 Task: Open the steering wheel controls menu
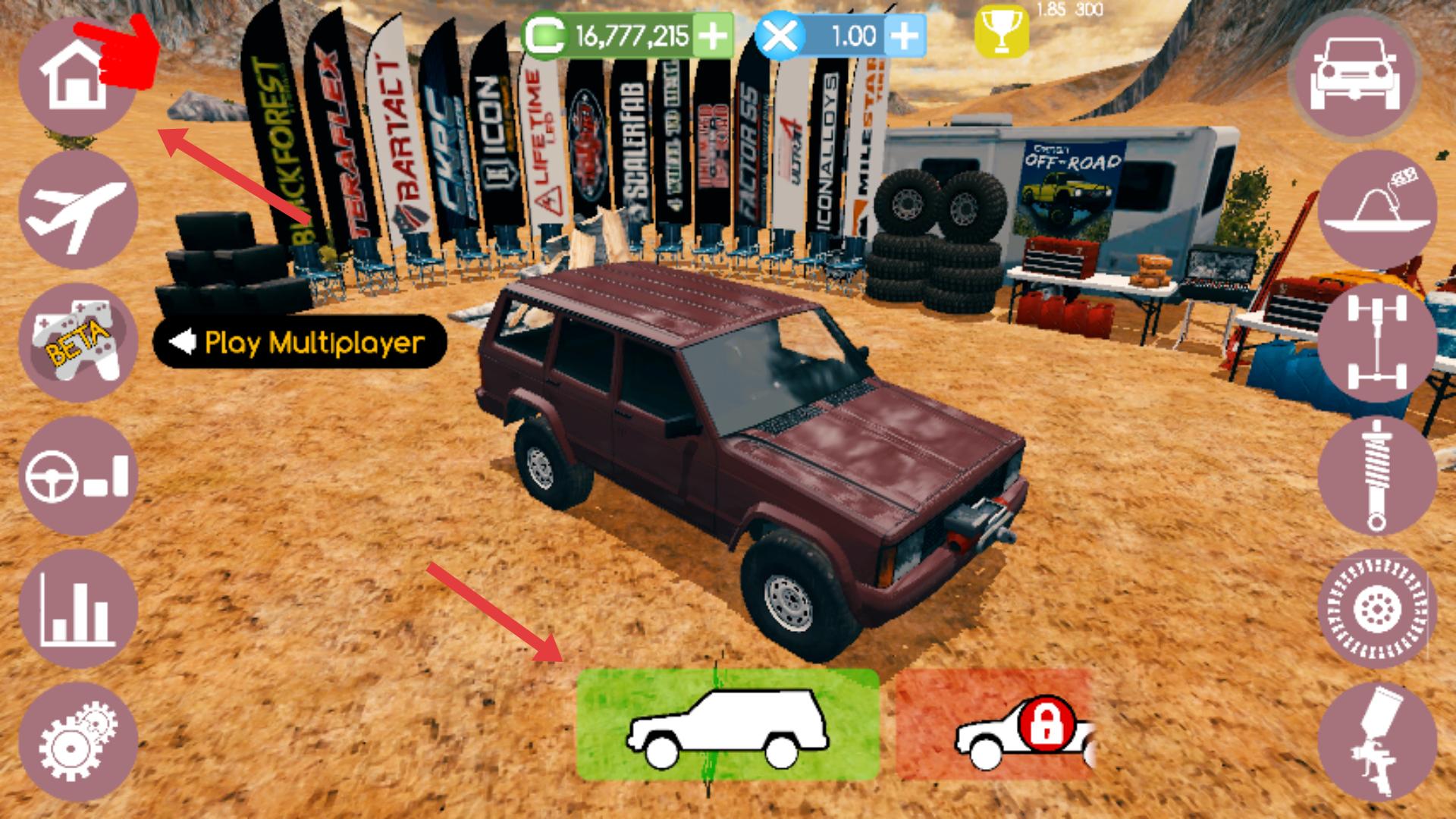coord(77,476)
